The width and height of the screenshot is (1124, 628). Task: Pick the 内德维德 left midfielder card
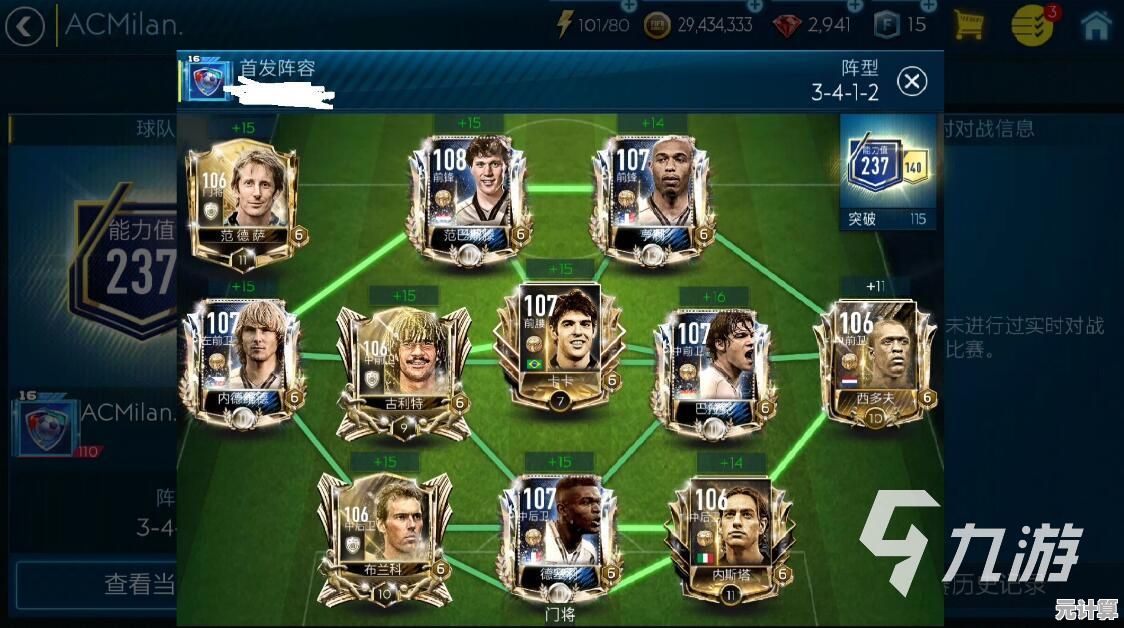pyautogui.click(x=240, y=362)
